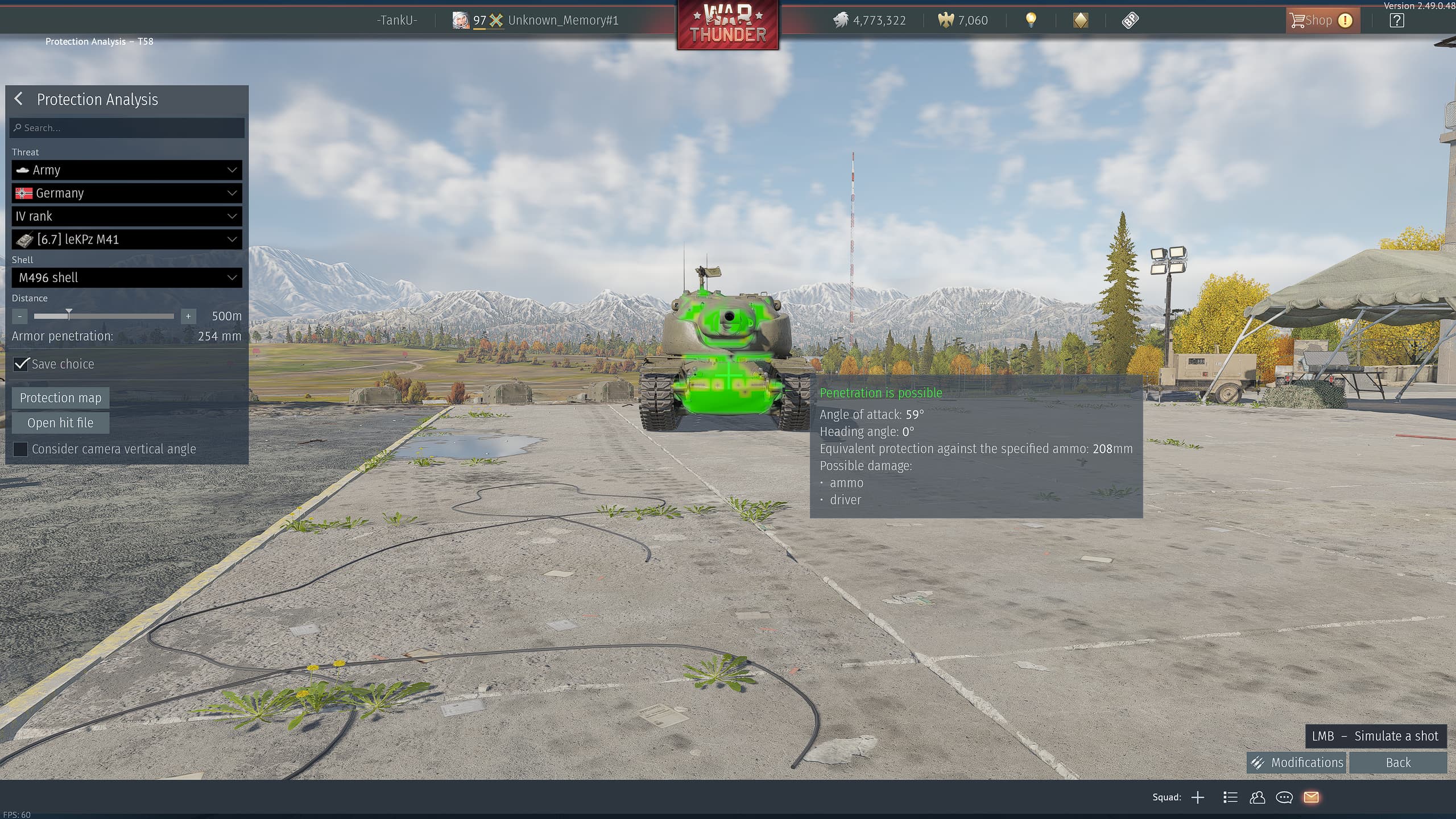
Task: Open the M496 shell dropdown
Action: (x=127, y=278)
